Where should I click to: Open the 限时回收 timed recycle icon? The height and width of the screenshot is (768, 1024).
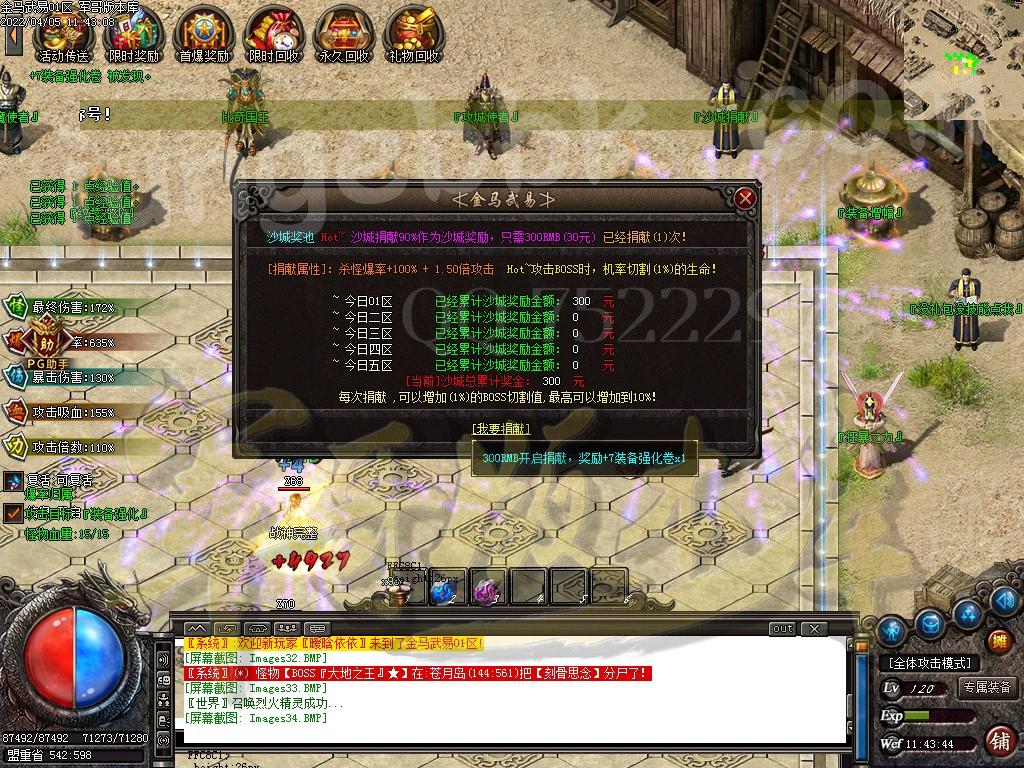(x=273, y=34)
